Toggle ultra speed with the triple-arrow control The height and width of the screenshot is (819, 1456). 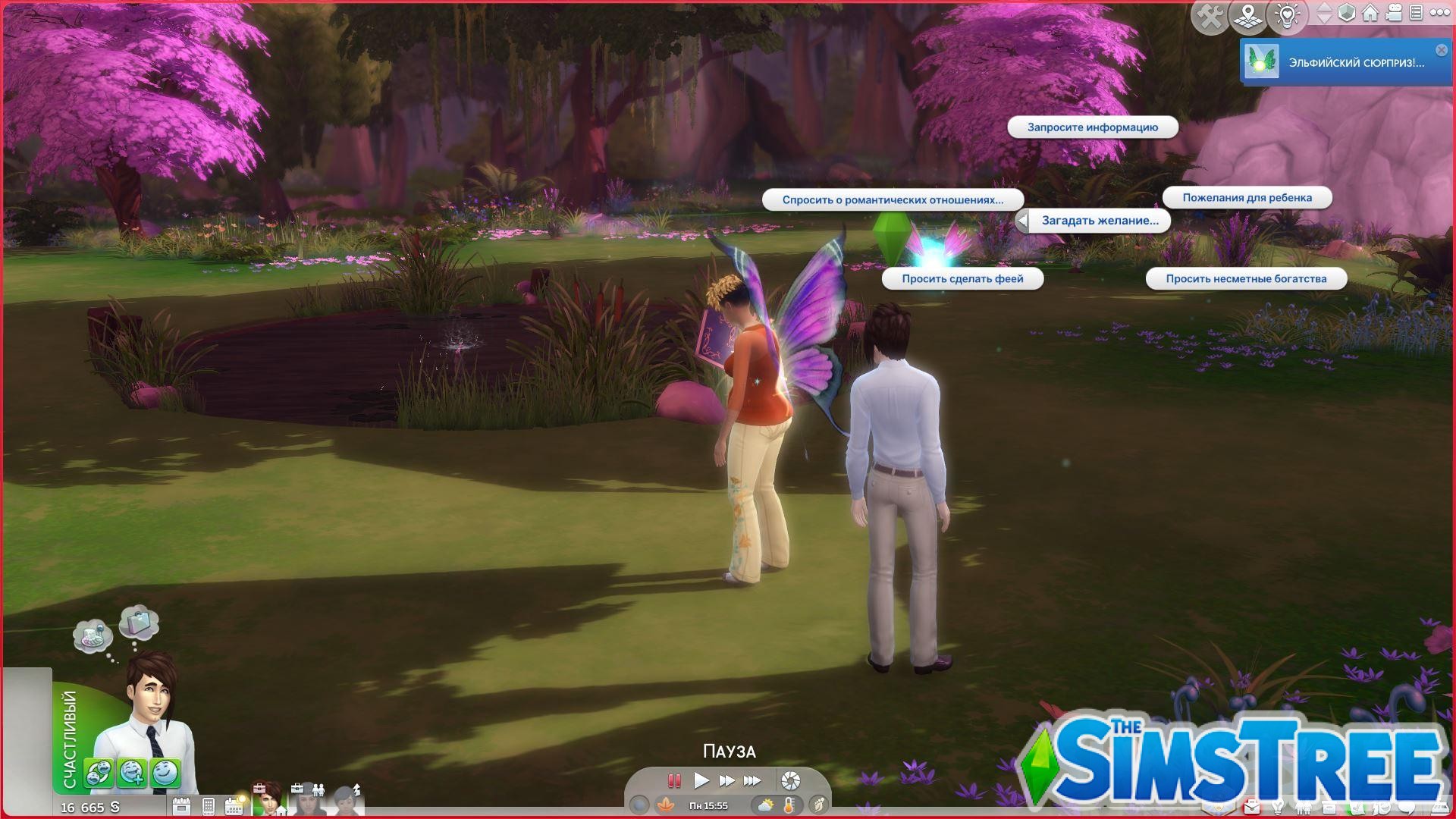[752, 780]
